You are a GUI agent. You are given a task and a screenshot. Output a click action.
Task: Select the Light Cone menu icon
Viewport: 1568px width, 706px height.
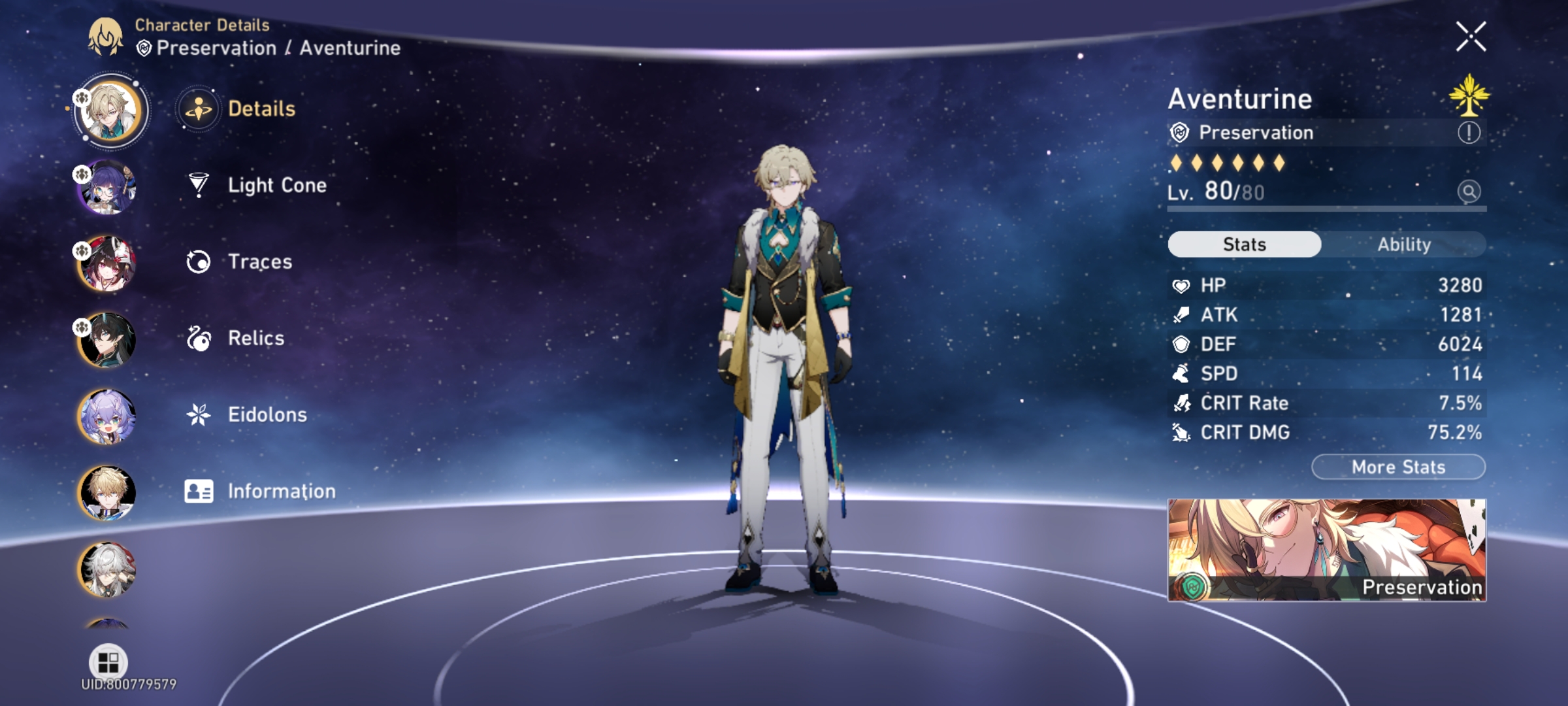[x=198, y=185]
